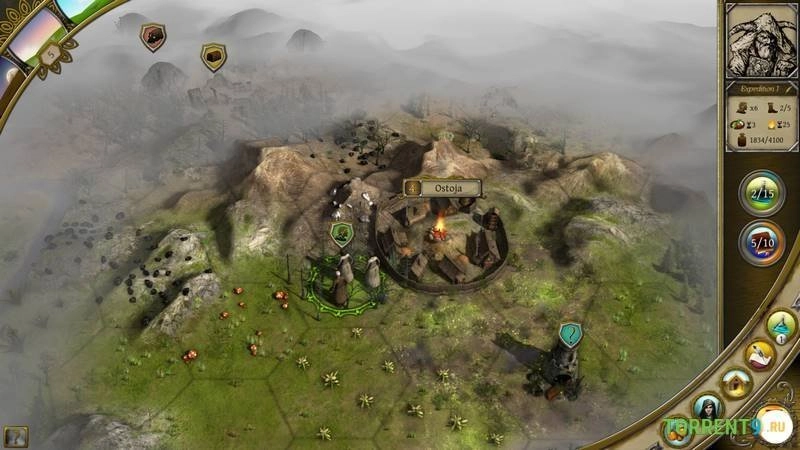800x450 pixels.
Task: Click the red shield resource marker
Action: (x=153, y=37)
